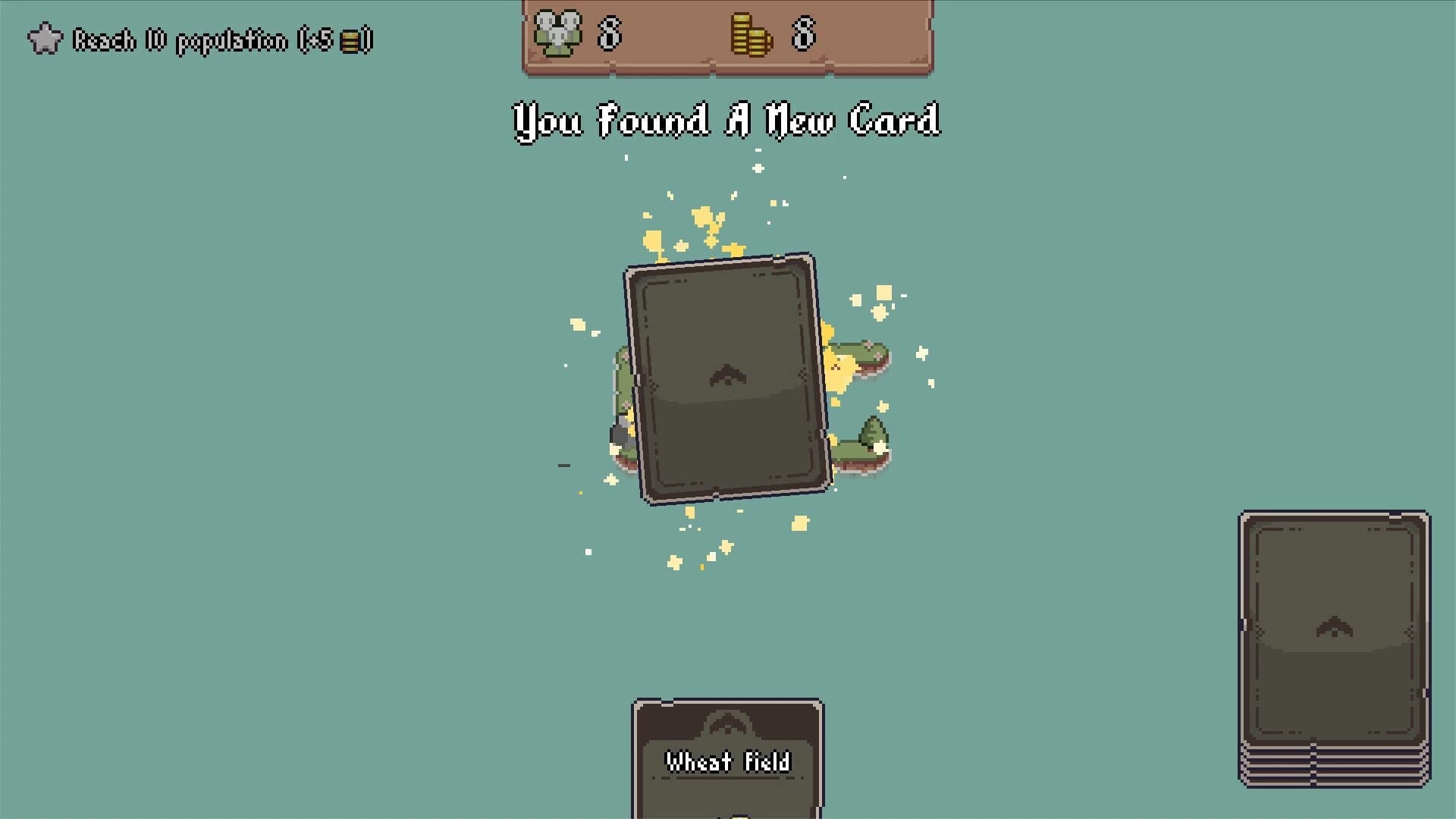The height and width of the screenshot is (819, 1456).
Task: Click the coin count number 8
Action: pyautogui.click(x=802, y=34)
